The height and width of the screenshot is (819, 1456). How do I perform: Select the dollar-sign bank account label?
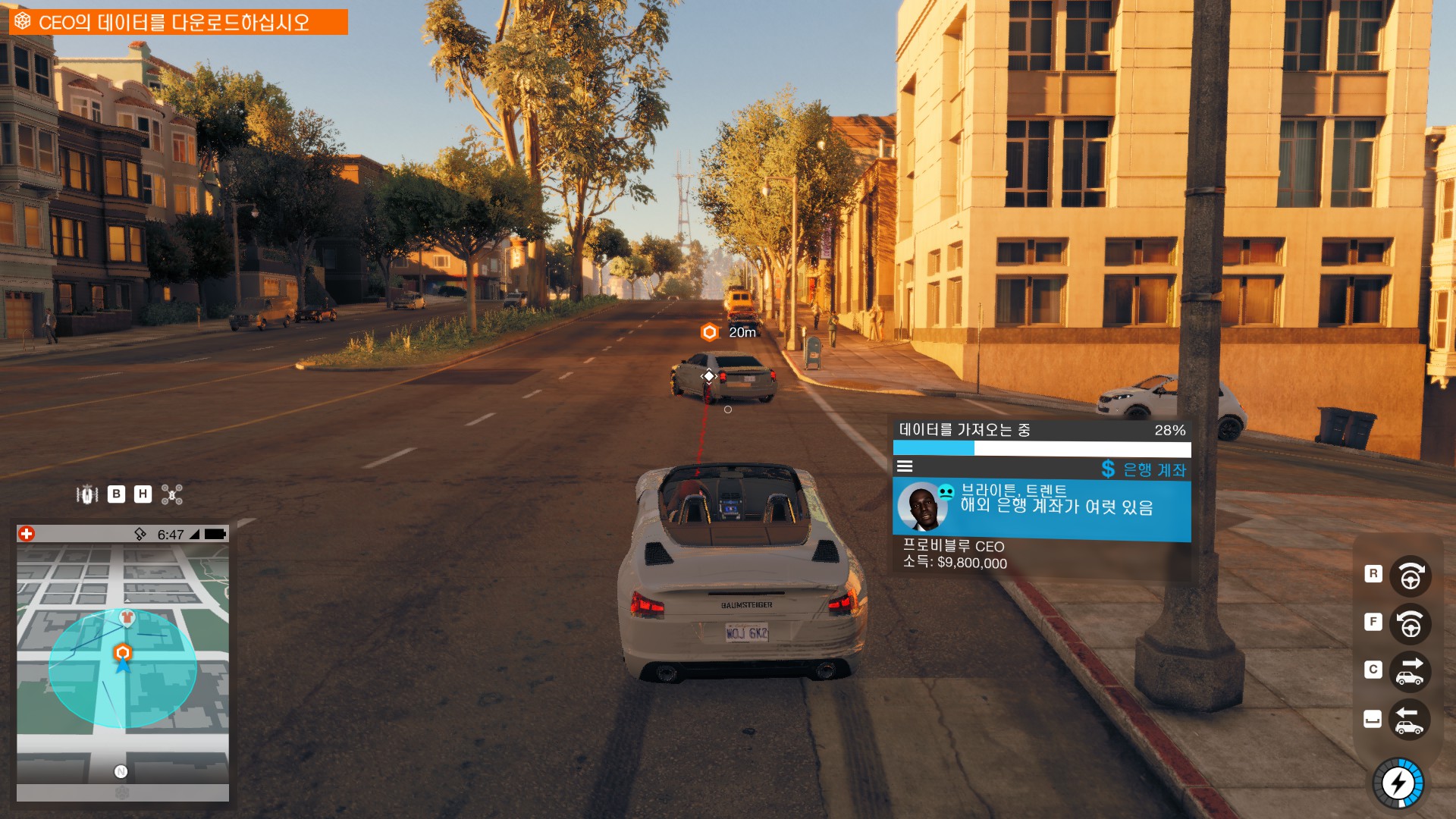(1144, 469)
